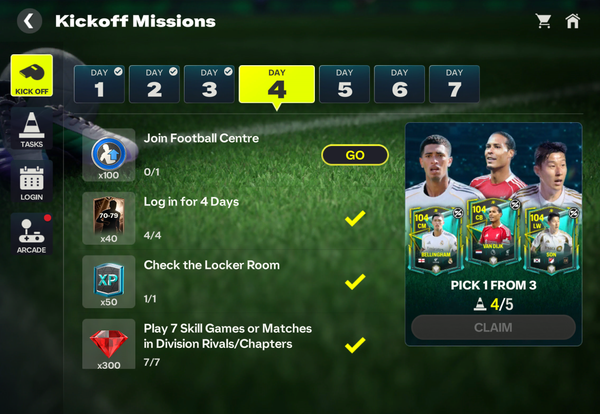Viewport: 600px width, 414px height.
Task: Claim the Pick 1 From 3 reward
Action: pos(493,327)
